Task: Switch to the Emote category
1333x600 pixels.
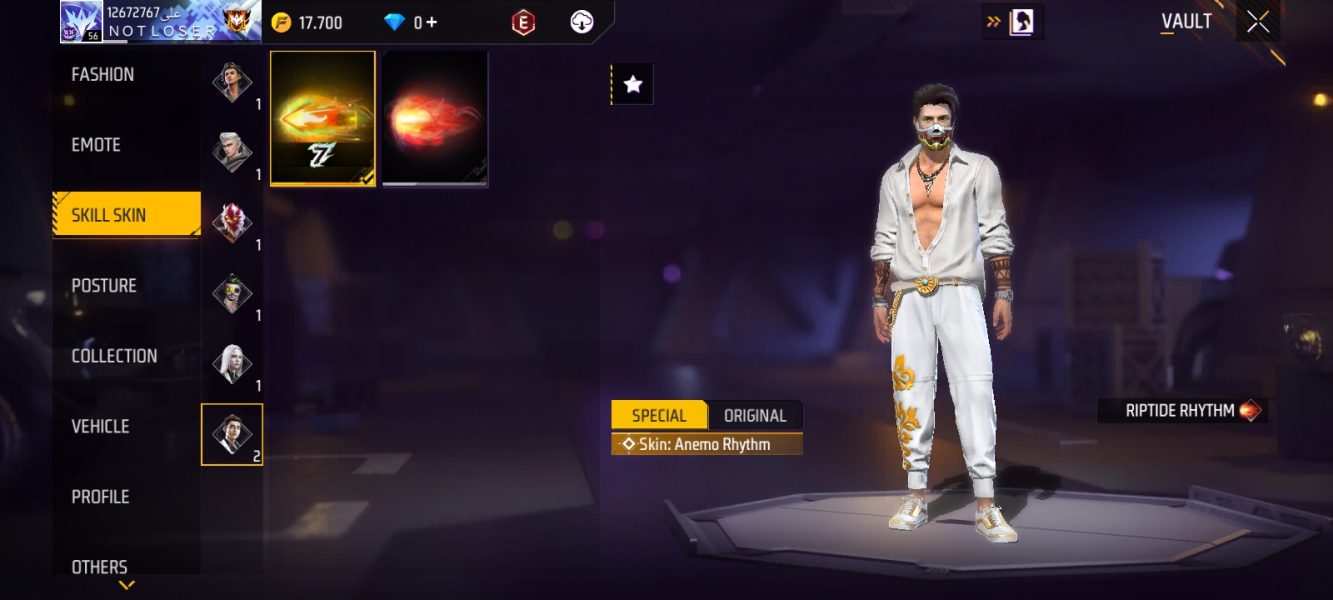Action: click(x=96, y=145)
